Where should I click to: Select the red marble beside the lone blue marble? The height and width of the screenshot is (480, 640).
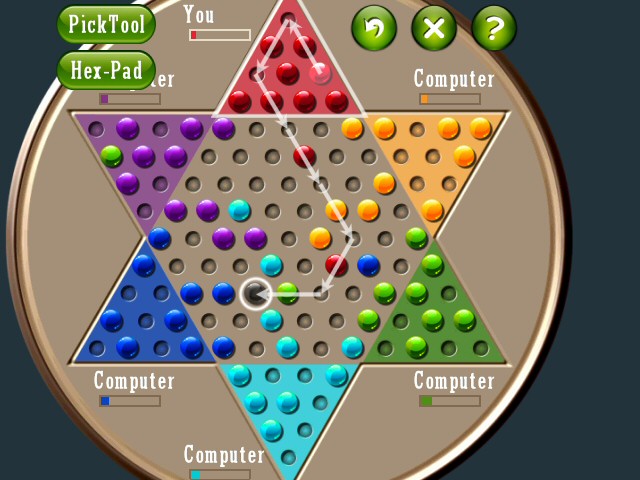coord(337,265)
